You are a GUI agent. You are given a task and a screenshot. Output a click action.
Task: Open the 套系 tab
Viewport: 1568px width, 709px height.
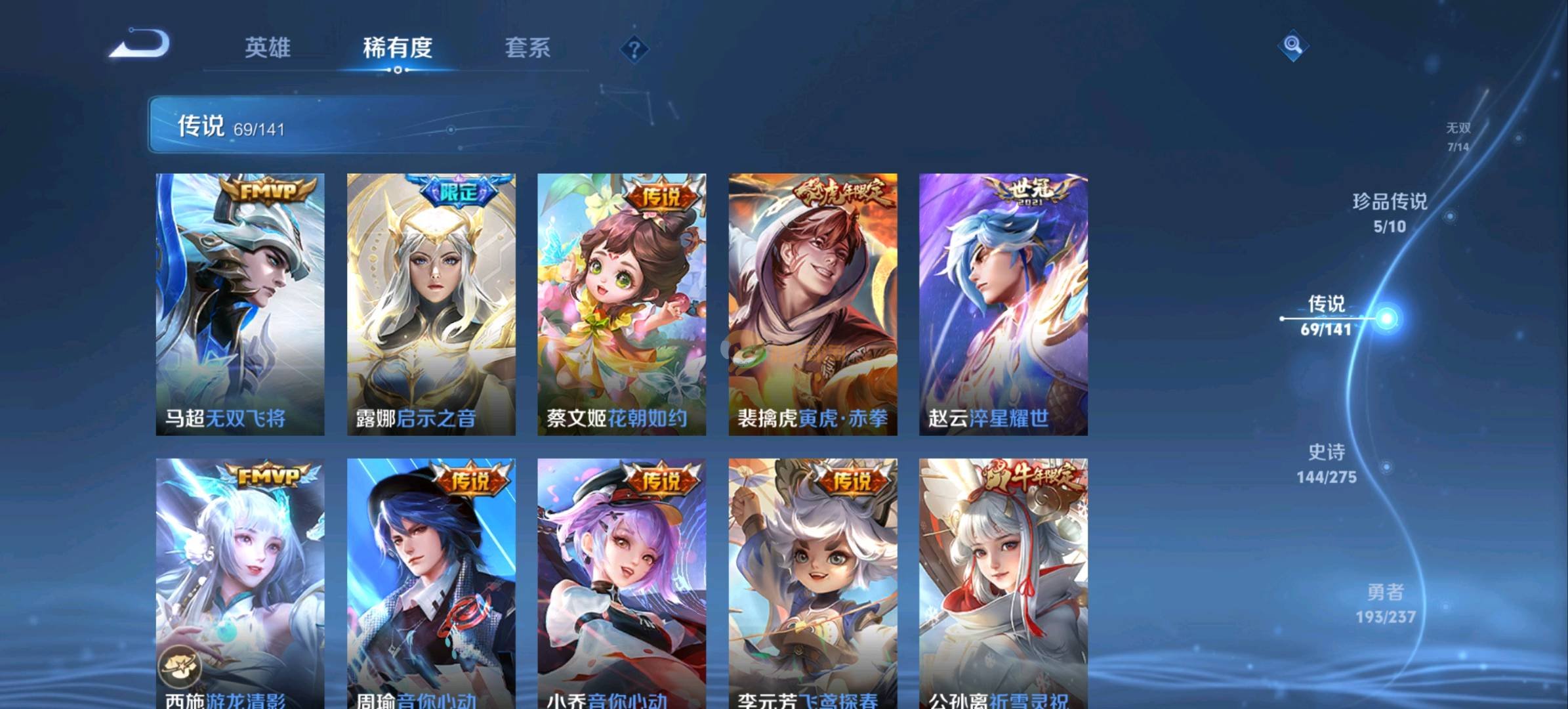tap(527, 47)
